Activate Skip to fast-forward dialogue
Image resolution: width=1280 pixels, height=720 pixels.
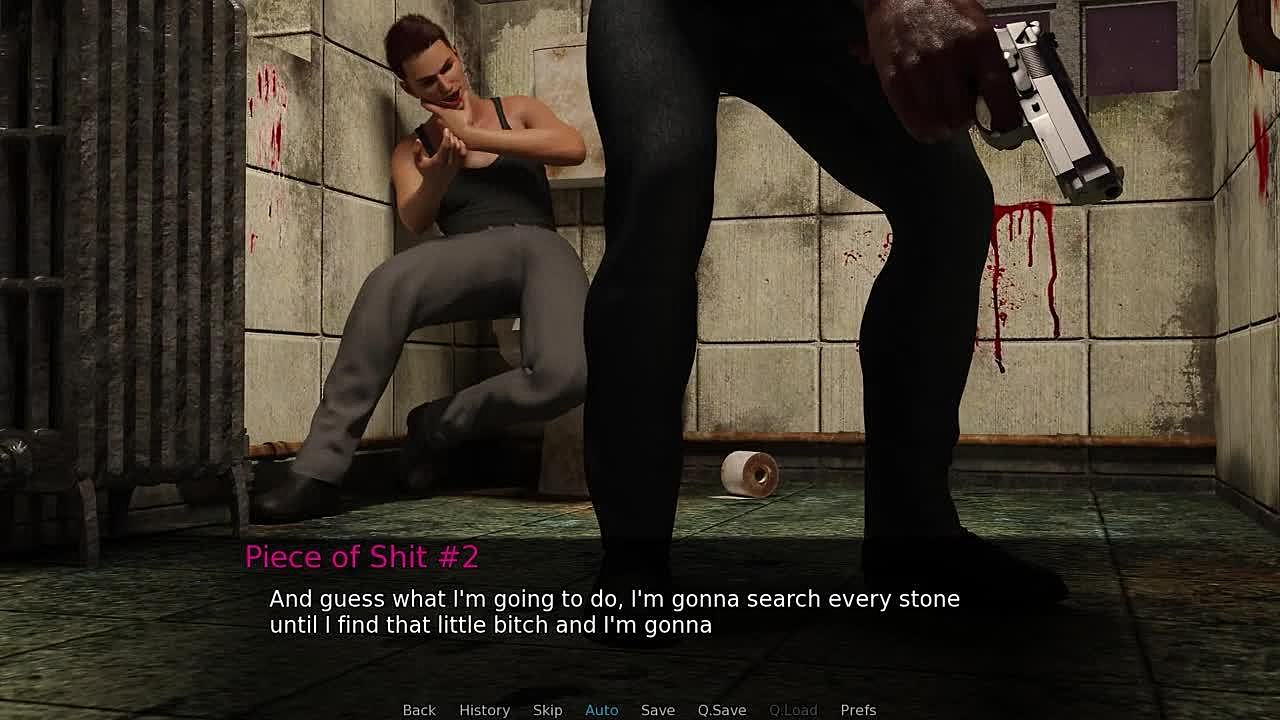[x=547, y=710]
